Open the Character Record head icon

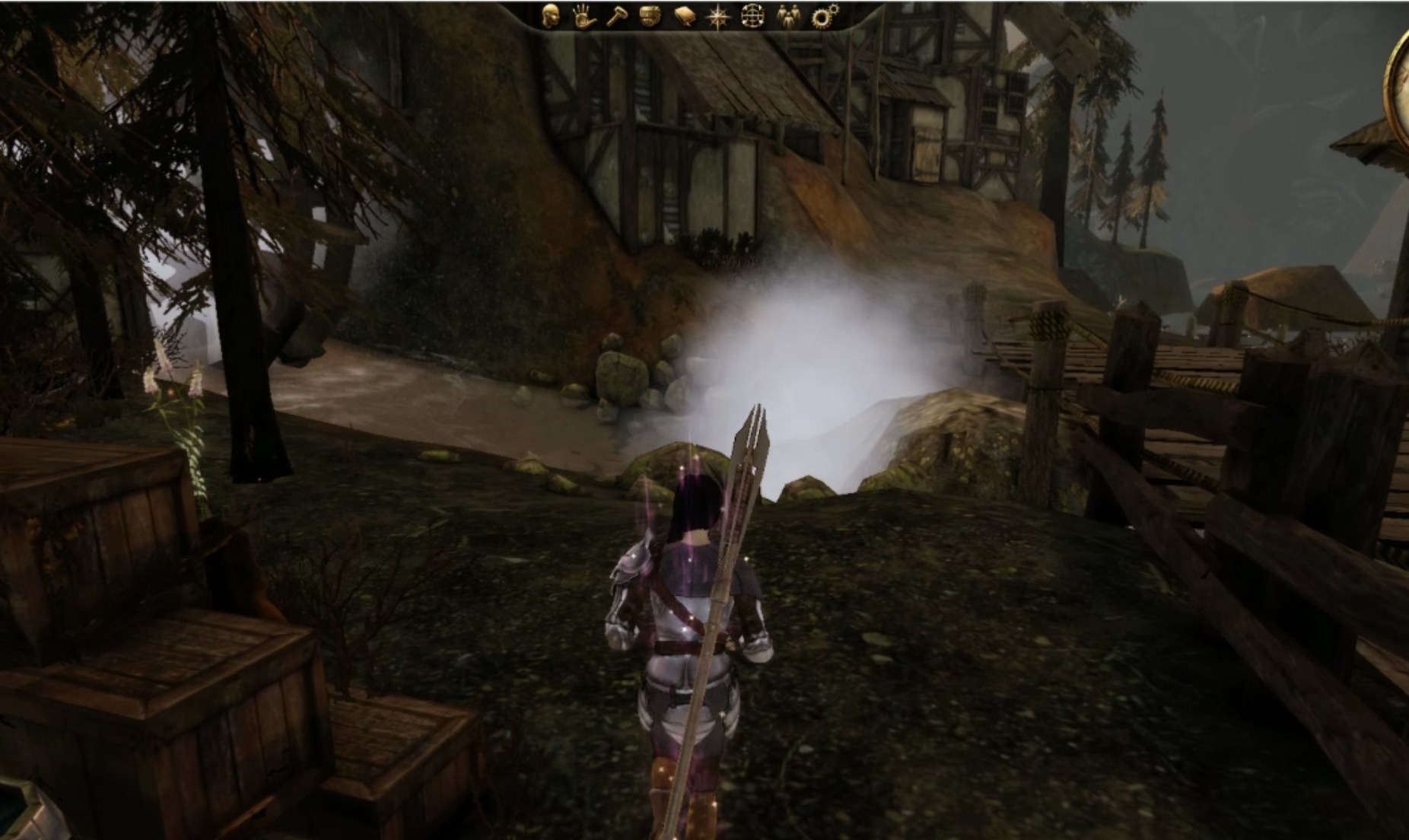pos(552,17)
